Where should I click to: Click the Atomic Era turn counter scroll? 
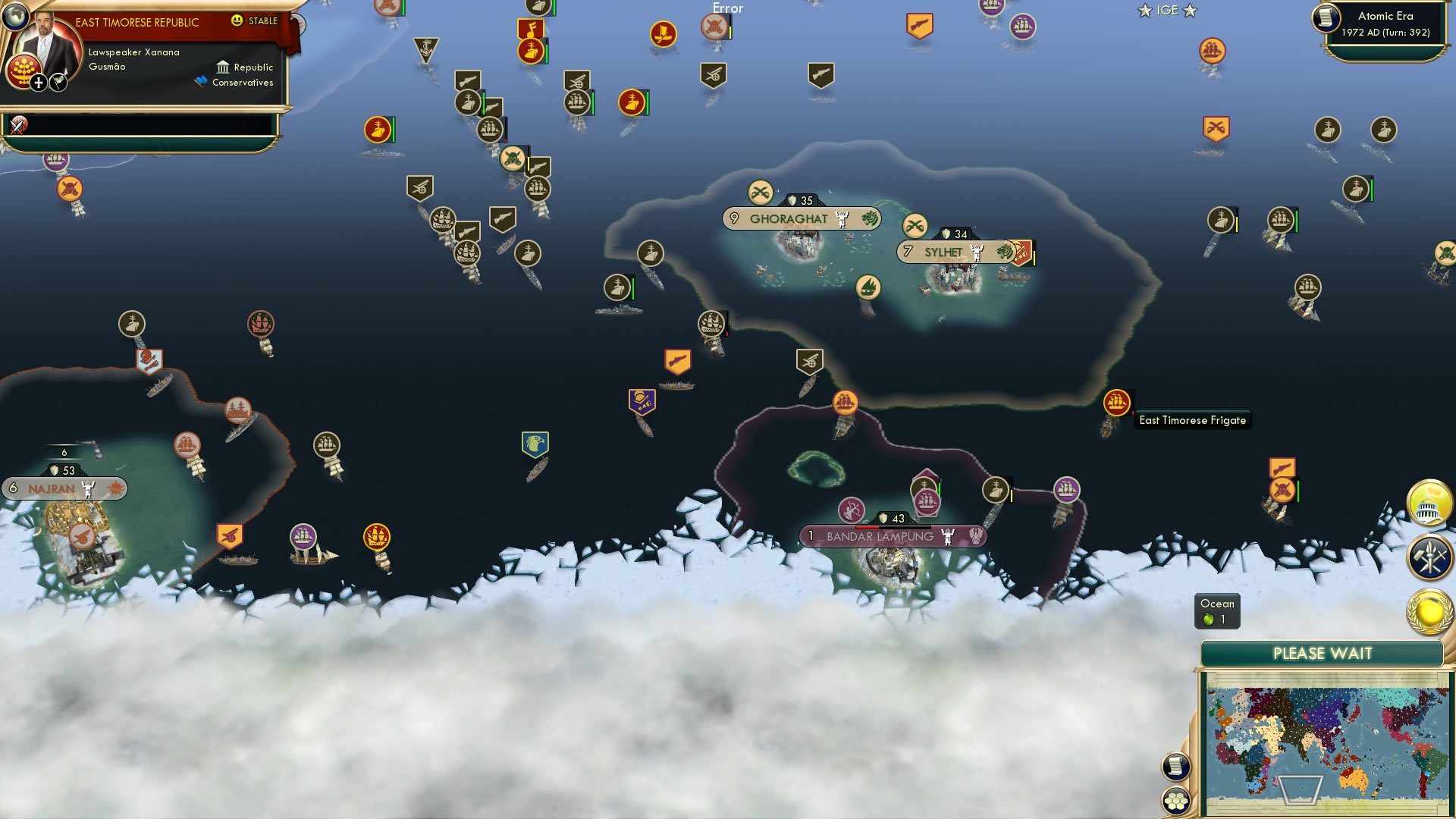[1388, 25]
